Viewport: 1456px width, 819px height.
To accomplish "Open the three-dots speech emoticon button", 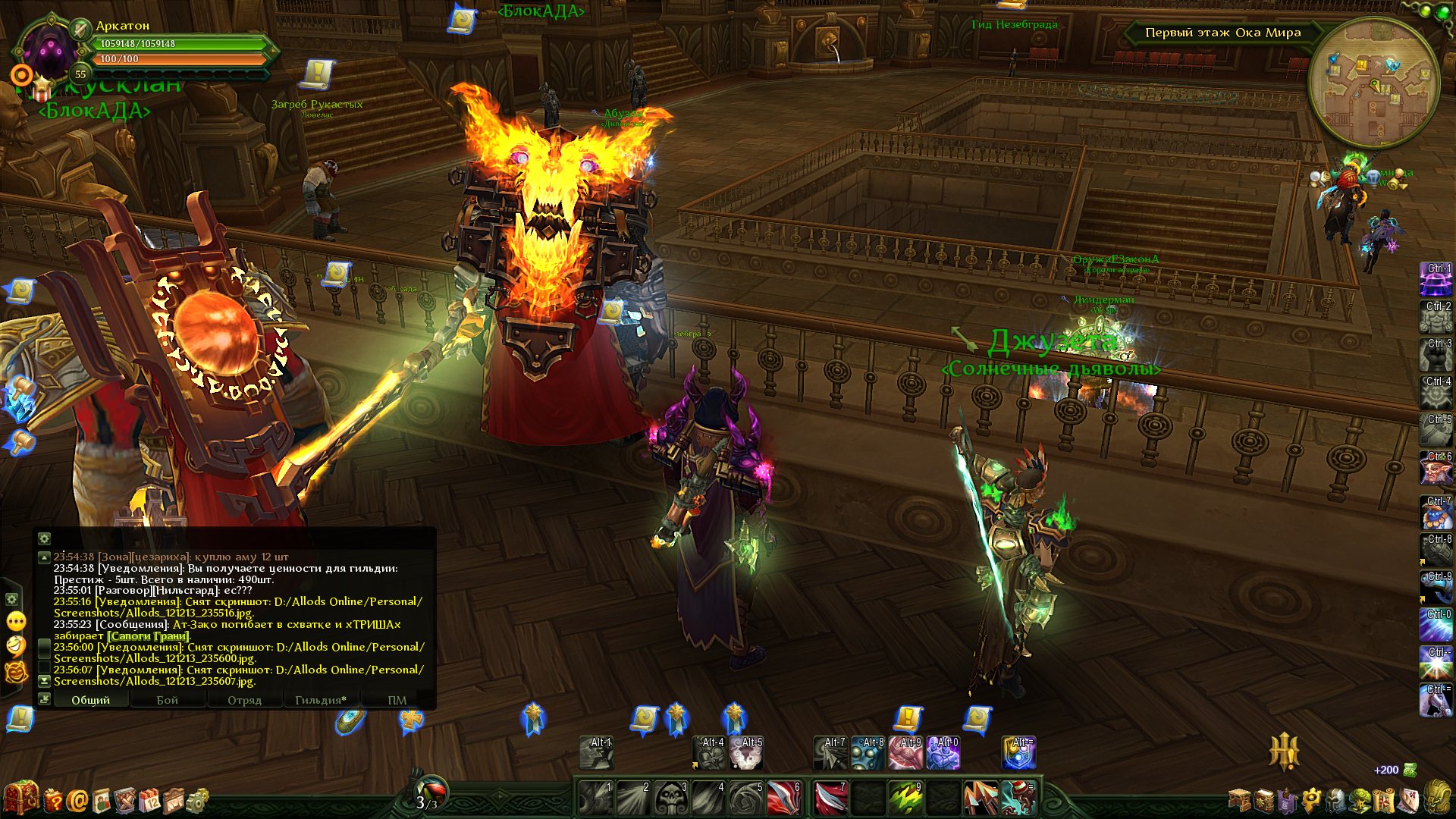I will tap(16, 622).
